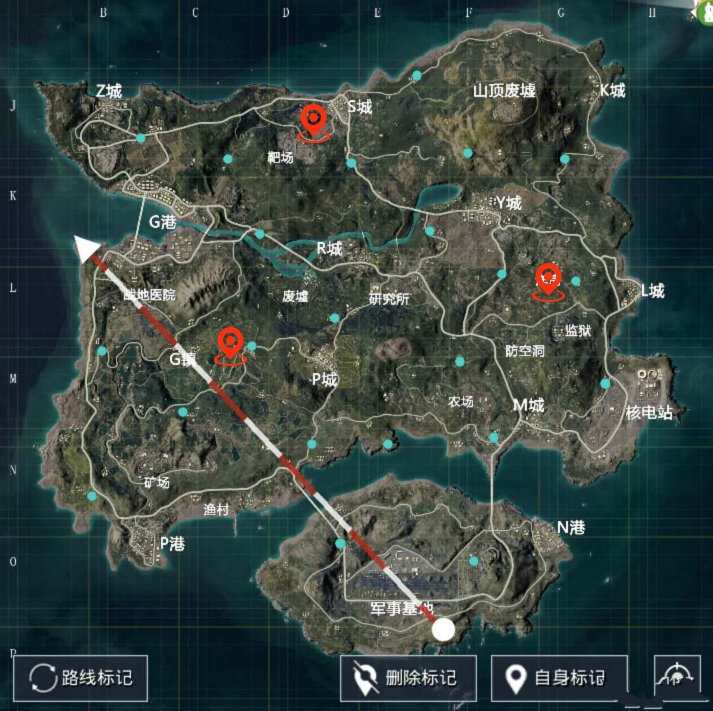Open the green player icon in the corner

tap(703, 9)
